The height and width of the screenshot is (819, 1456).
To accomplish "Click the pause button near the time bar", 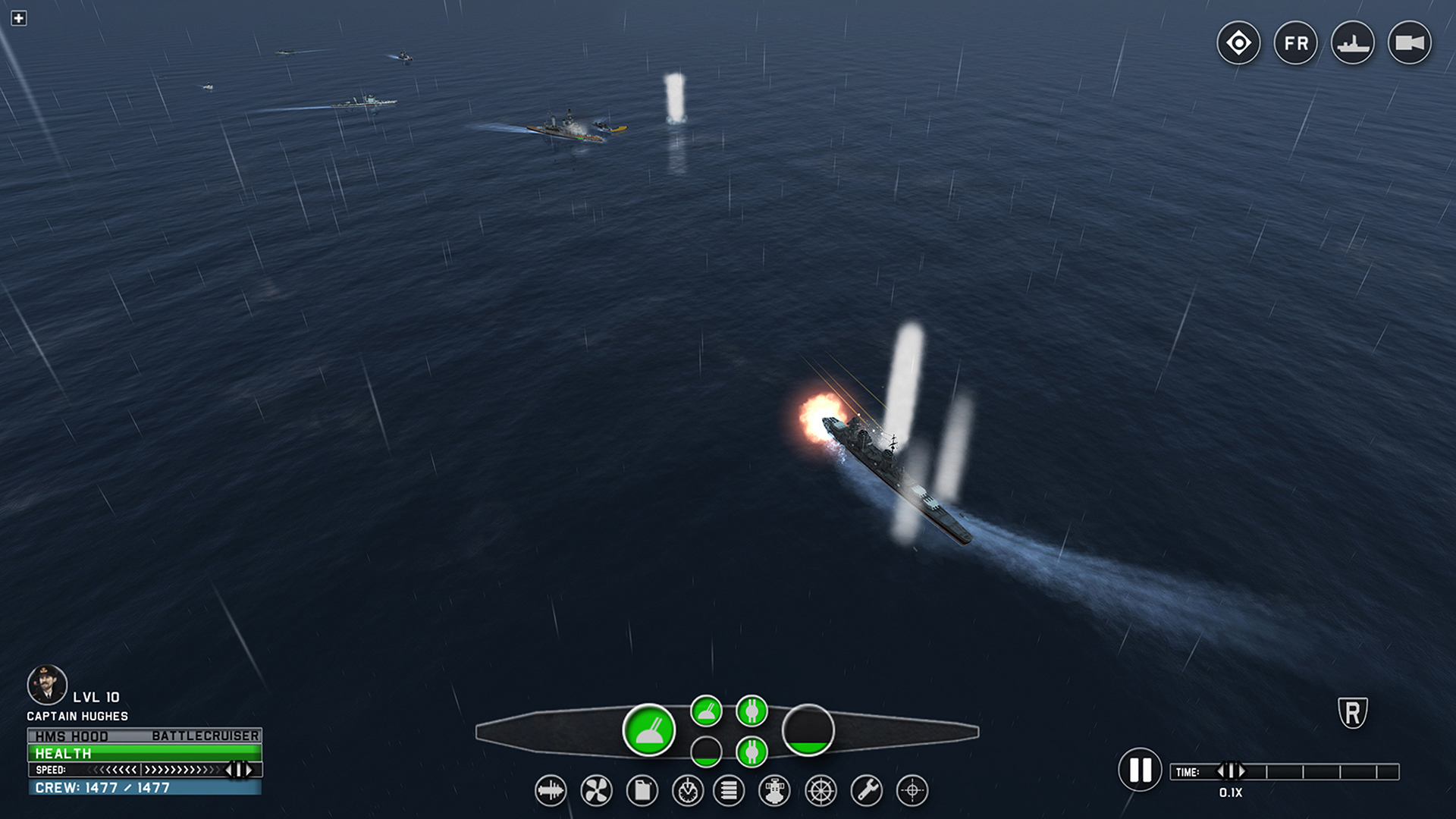I will coord(1141,771).
